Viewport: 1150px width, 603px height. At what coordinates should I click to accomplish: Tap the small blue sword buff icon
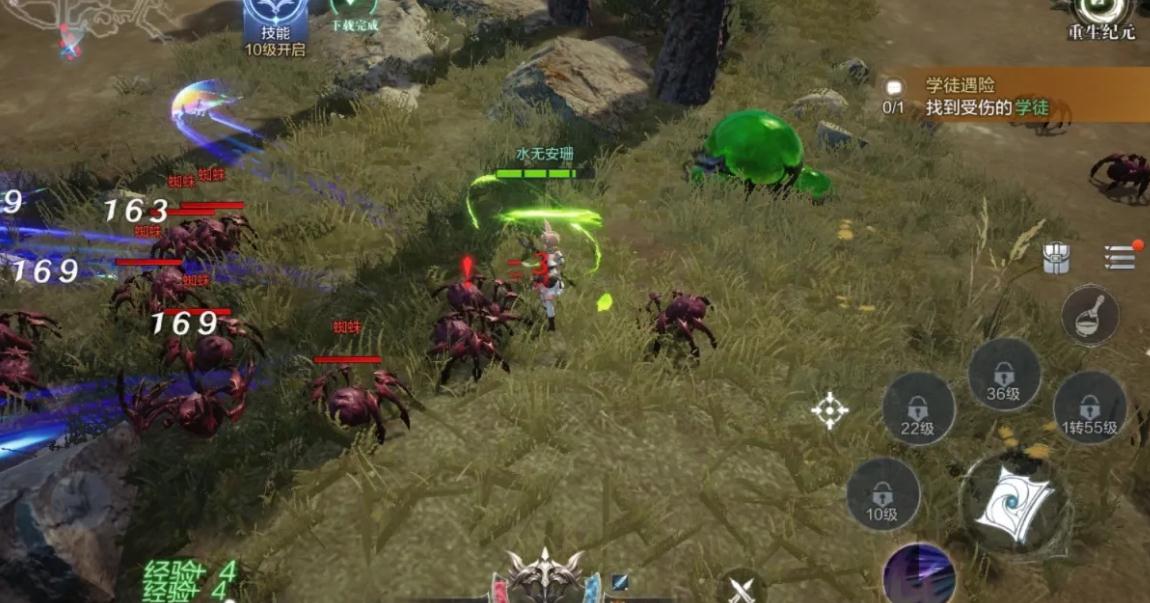click(x=620, y=581)
